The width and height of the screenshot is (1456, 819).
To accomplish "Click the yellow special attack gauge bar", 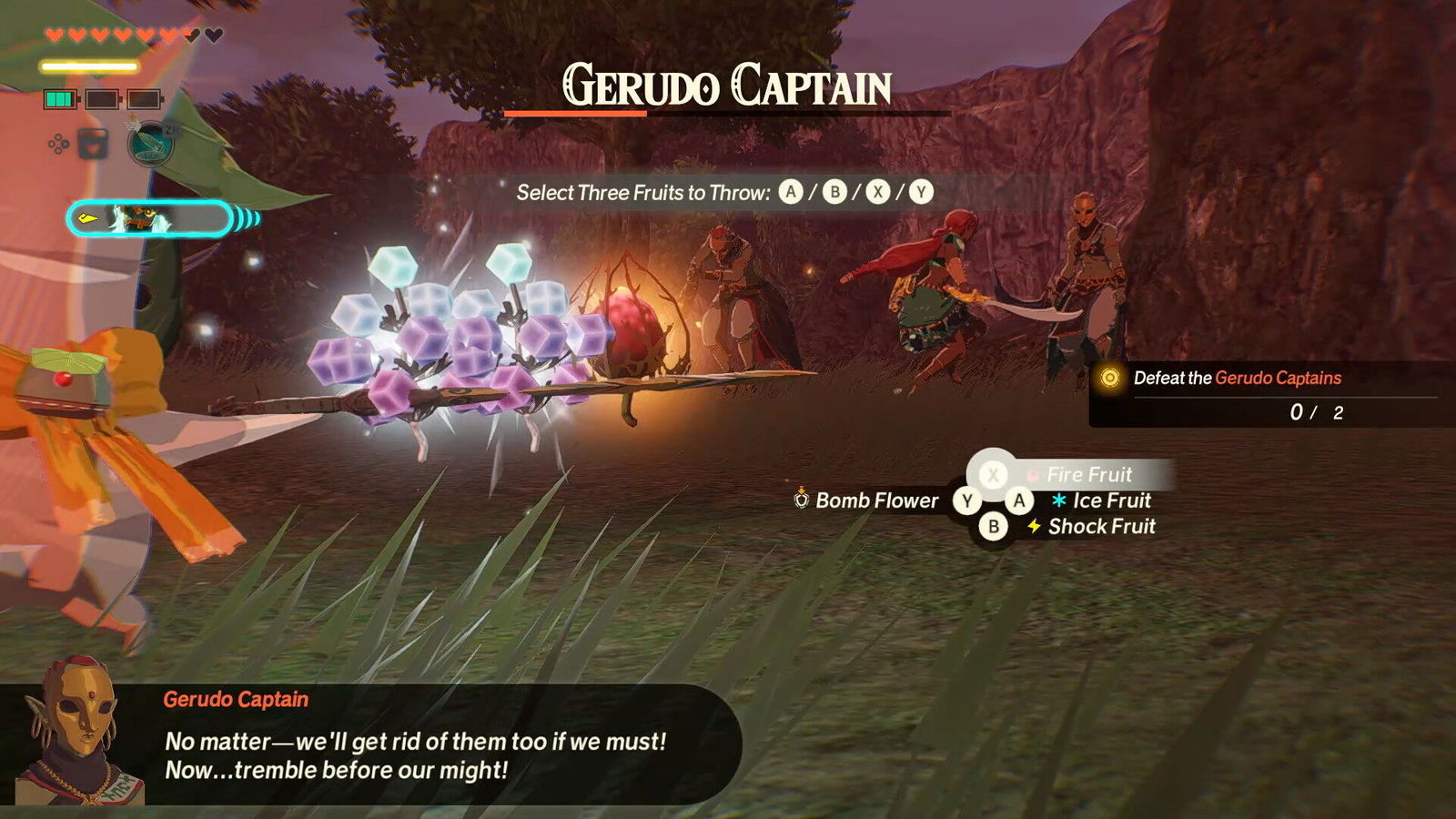I will point(89,66).
